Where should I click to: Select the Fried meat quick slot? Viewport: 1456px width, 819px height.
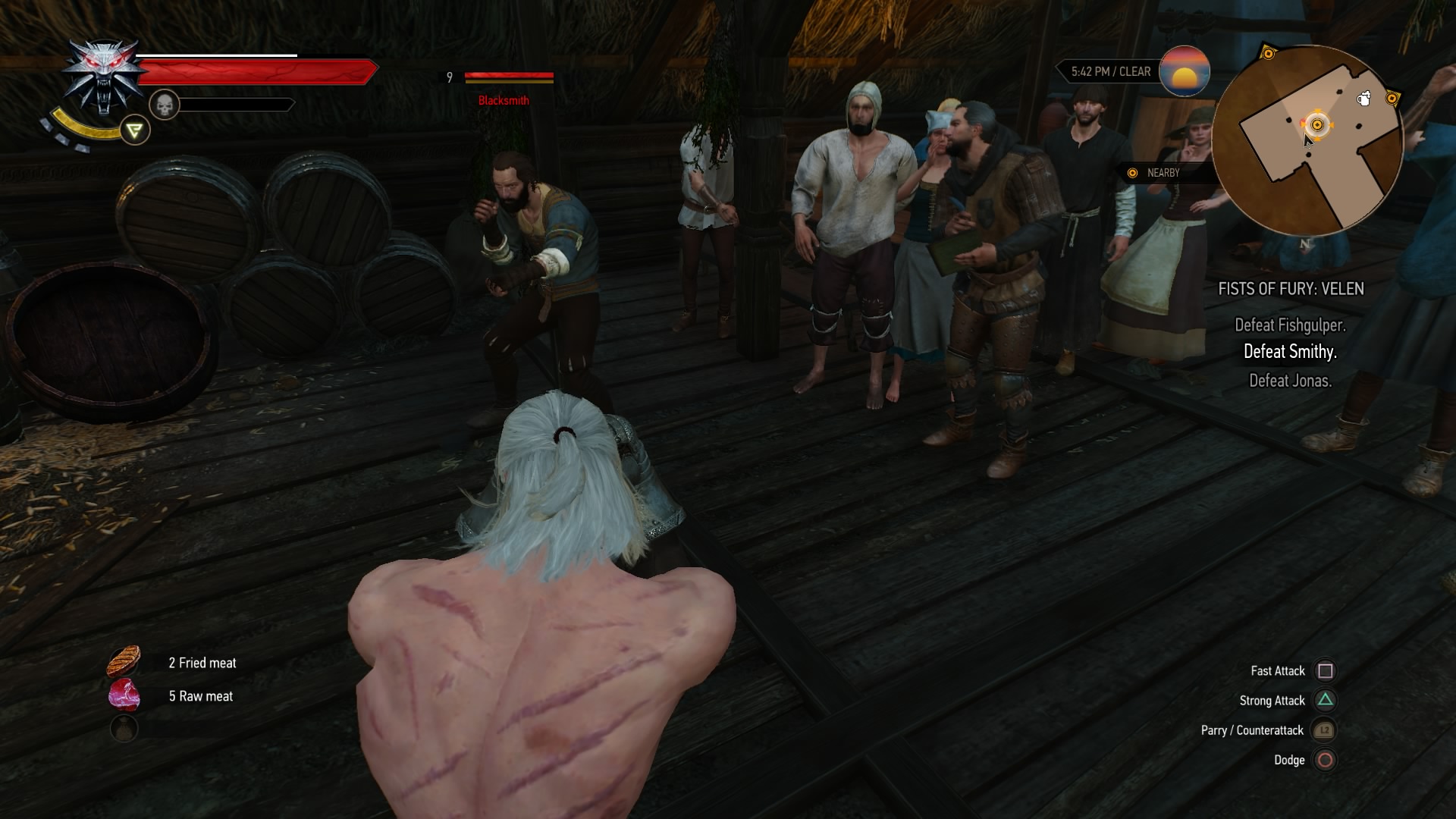tap(124, 662)
